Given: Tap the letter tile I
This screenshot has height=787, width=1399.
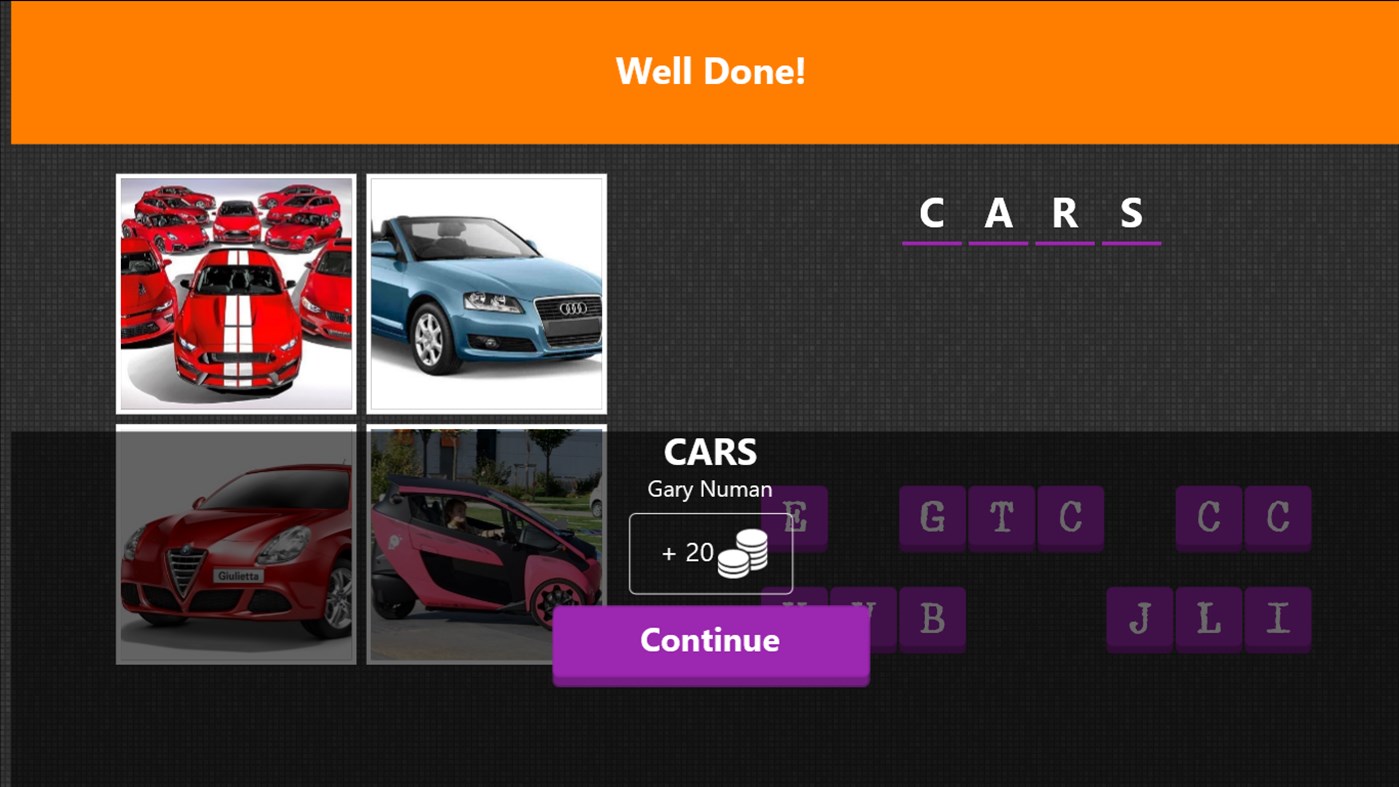Looking at the screenshot, I should (1277, 619).
